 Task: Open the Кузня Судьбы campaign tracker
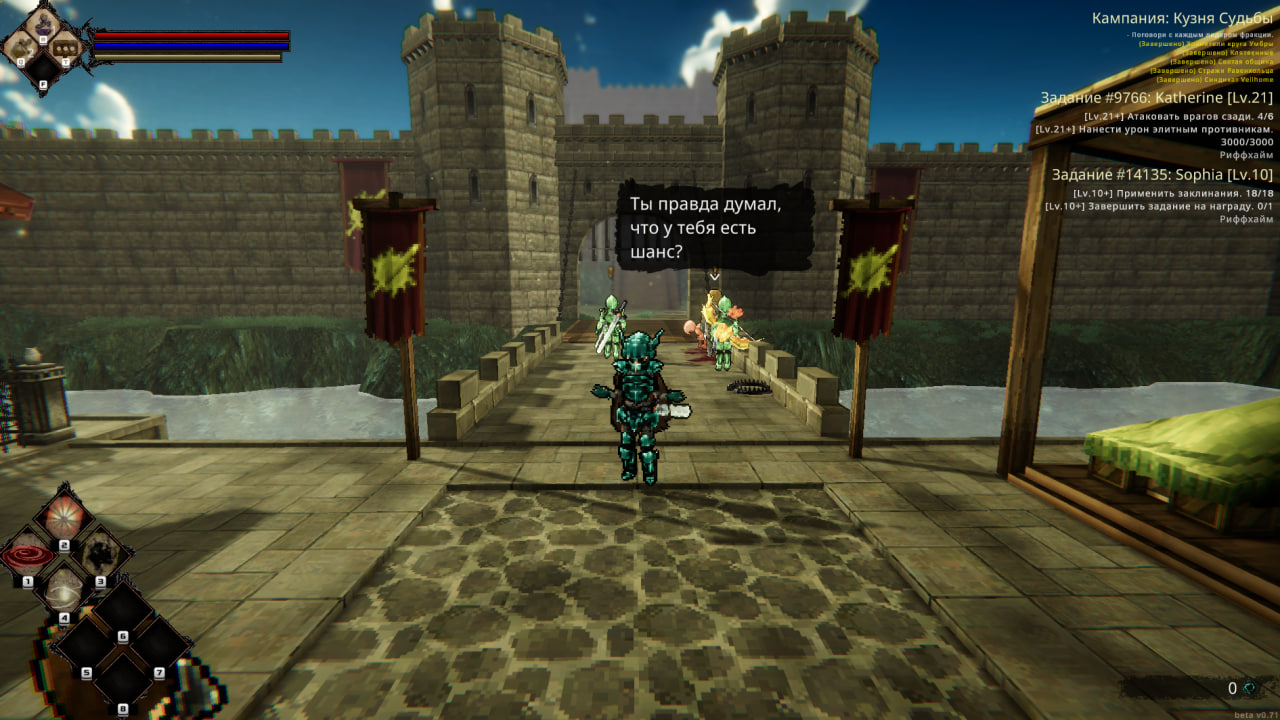click(x=1182, y=18)
